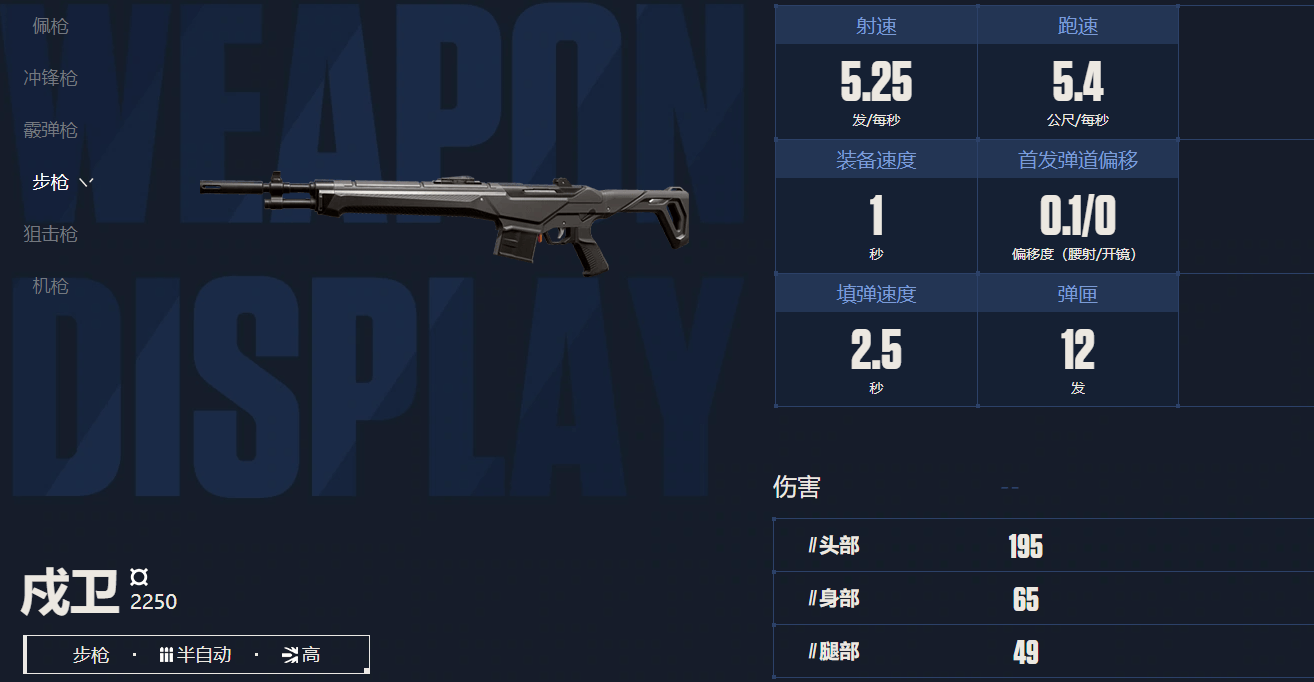The image size is (1314, 682).
Task: Show the 机枪 weapon category
Action: pyautogui.click(x=50, y=286)
